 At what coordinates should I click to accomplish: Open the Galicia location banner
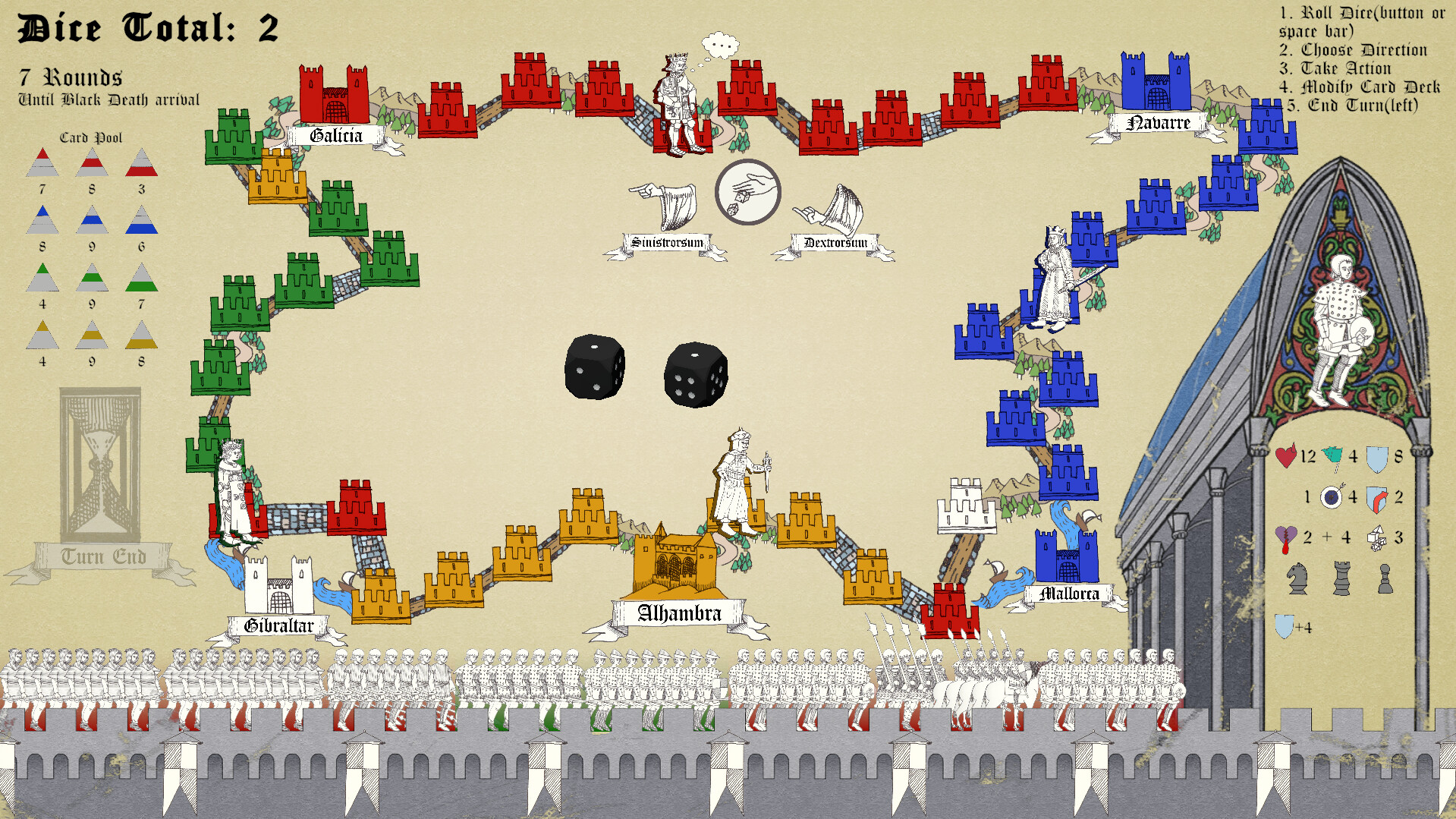336,137
